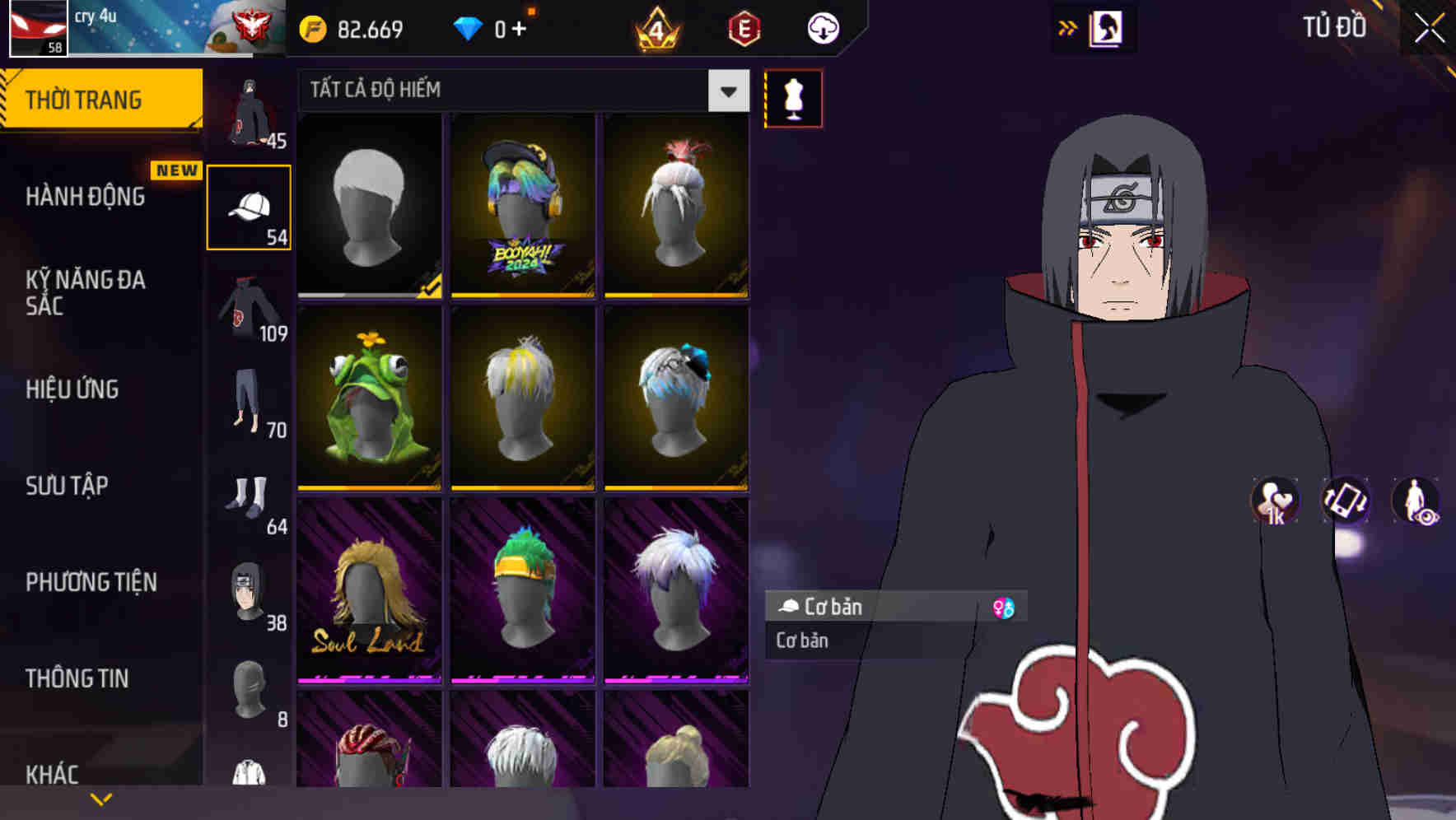The image size is (1456, 820).
Task: Toggle the mannequin display button
Action: coord(792,98)
